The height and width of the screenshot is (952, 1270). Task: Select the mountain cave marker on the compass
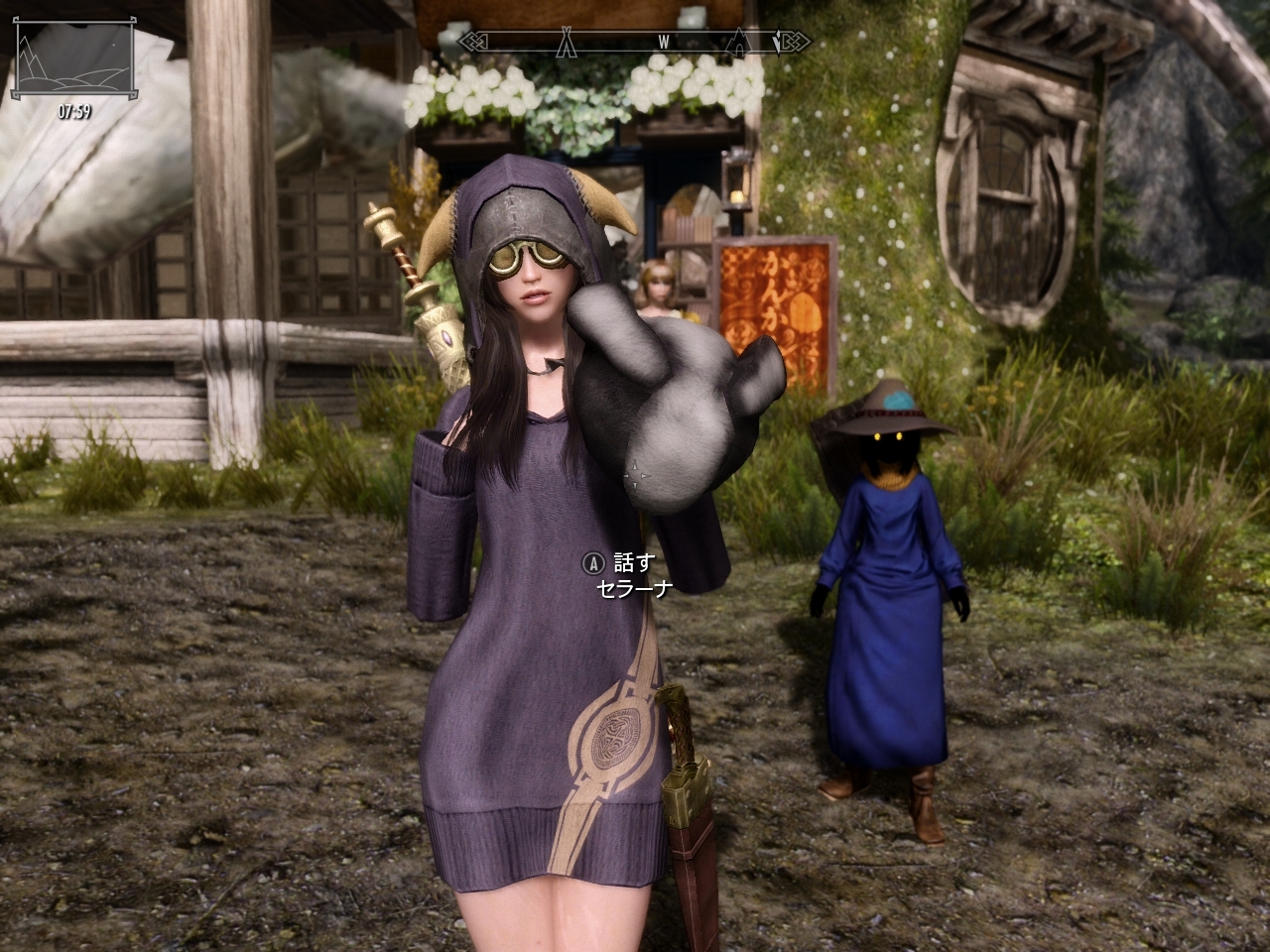740,42
